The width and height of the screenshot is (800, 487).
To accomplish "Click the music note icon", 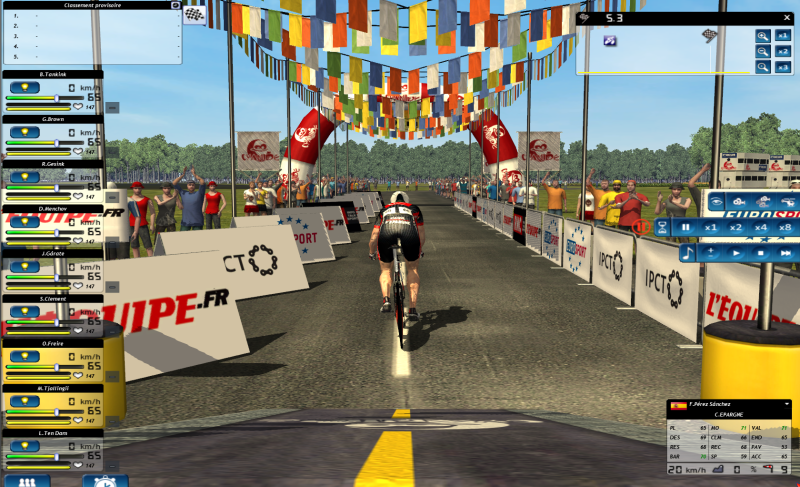I will click(x=688, y=254).
